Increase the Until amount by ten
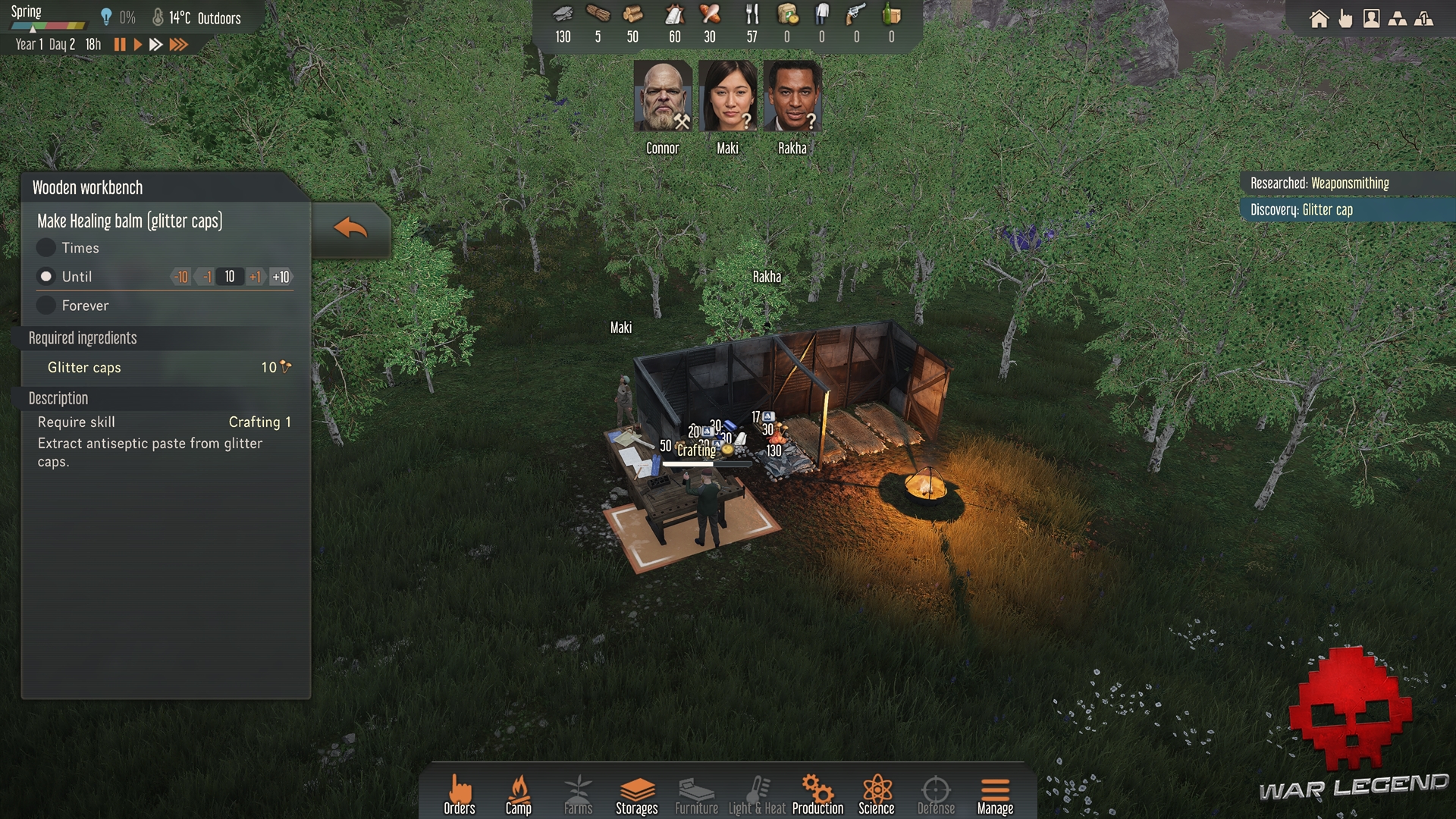The width and height of the screenshot is (1456, 819). point(281,277)
